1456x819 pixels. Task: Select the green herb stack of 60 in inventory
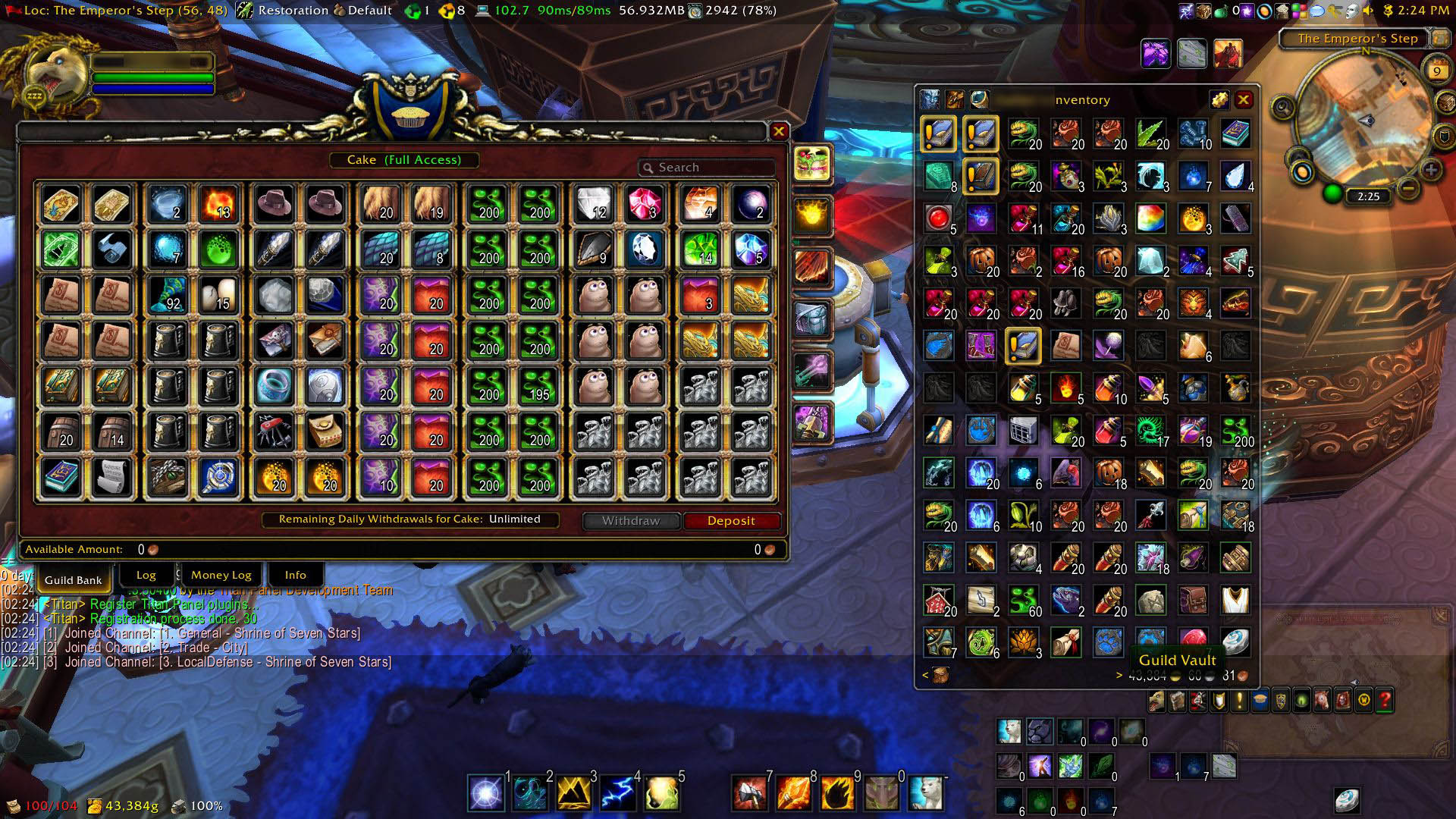tap(1023, 600)
